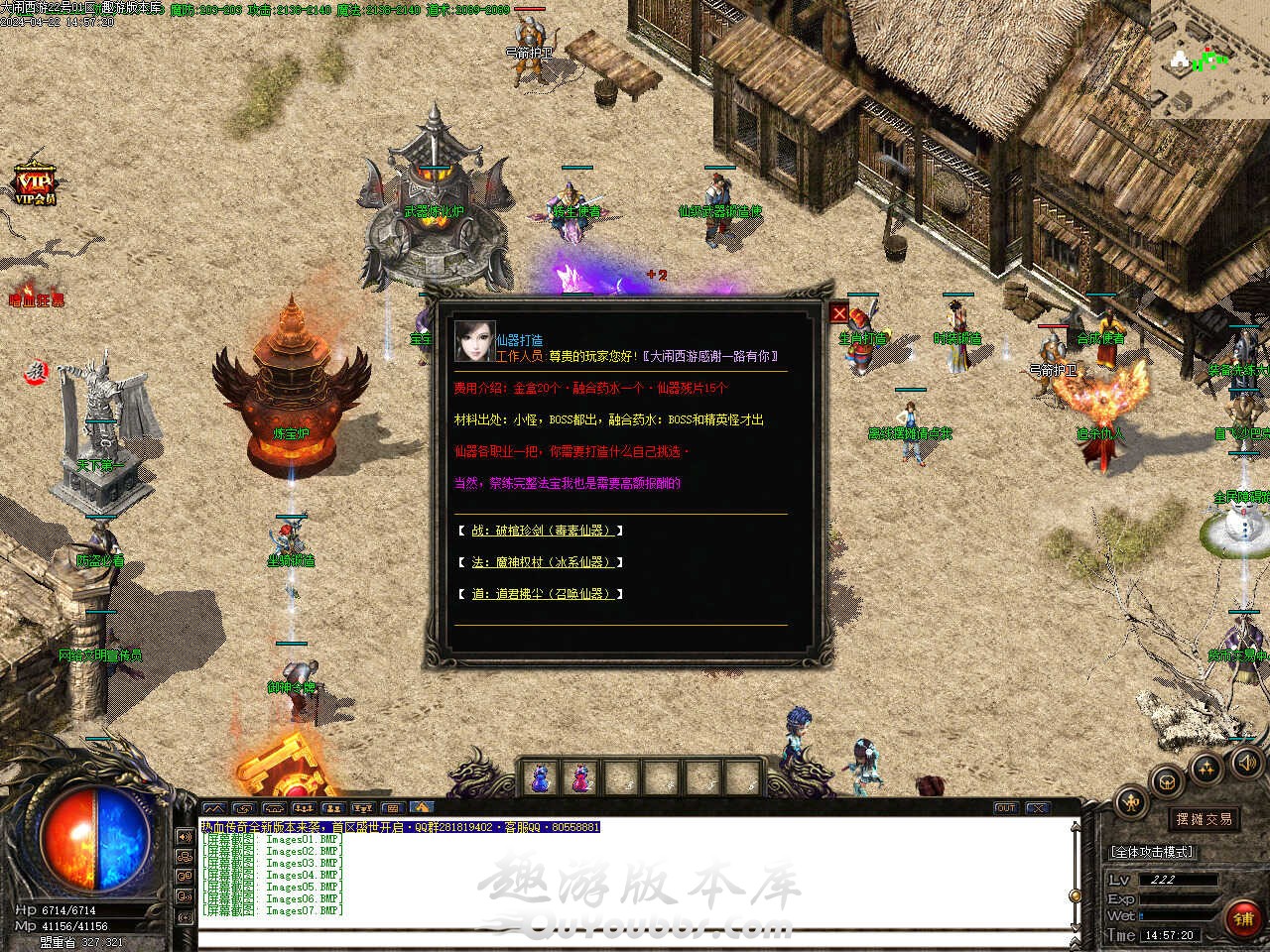Open the VIP会员 badge
Image resolution: width=1270 pixels, height=952 pixels.
point(35,184)
